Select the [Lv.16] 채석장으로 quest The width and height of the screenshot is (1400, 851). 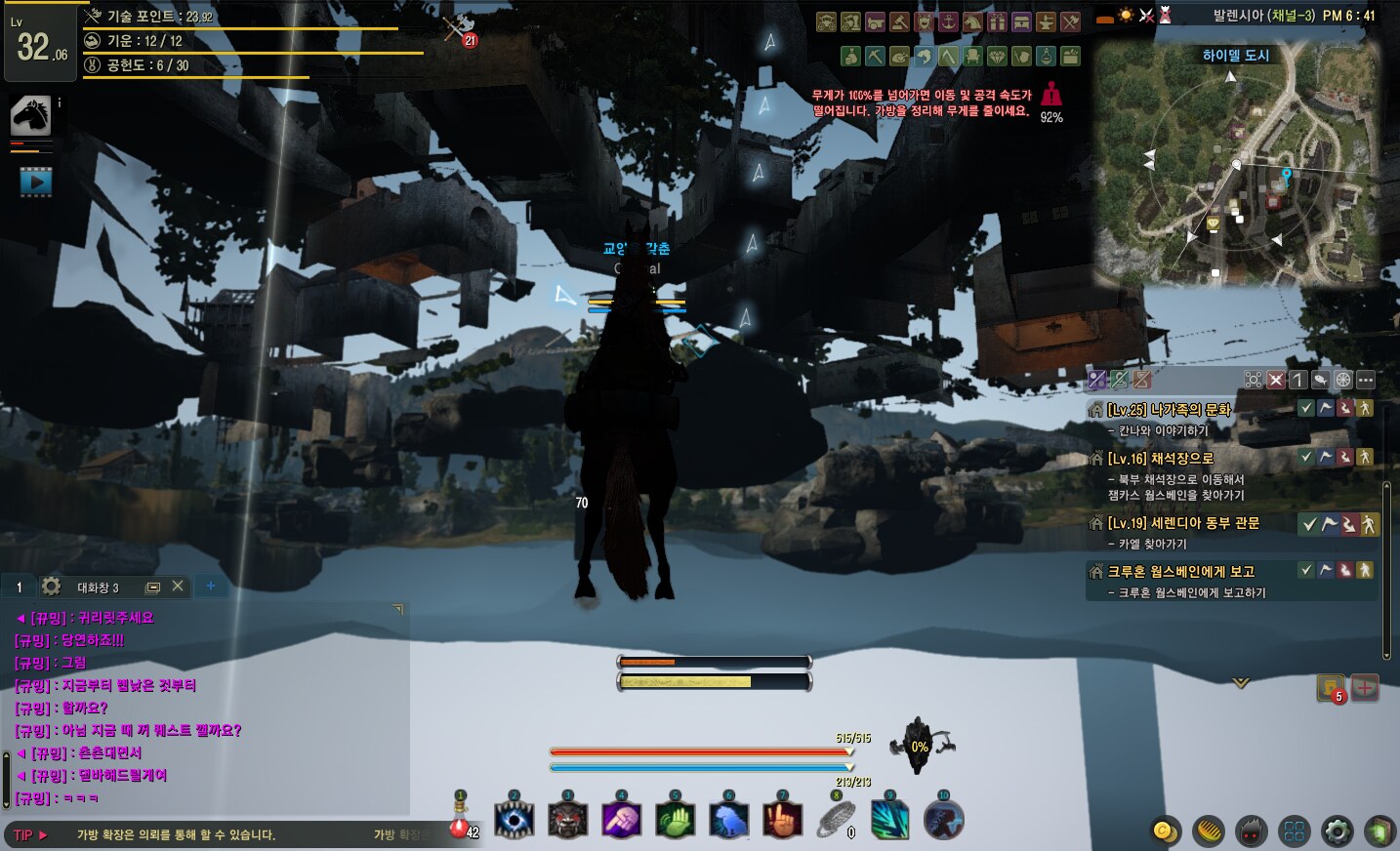coord(1160,458)
